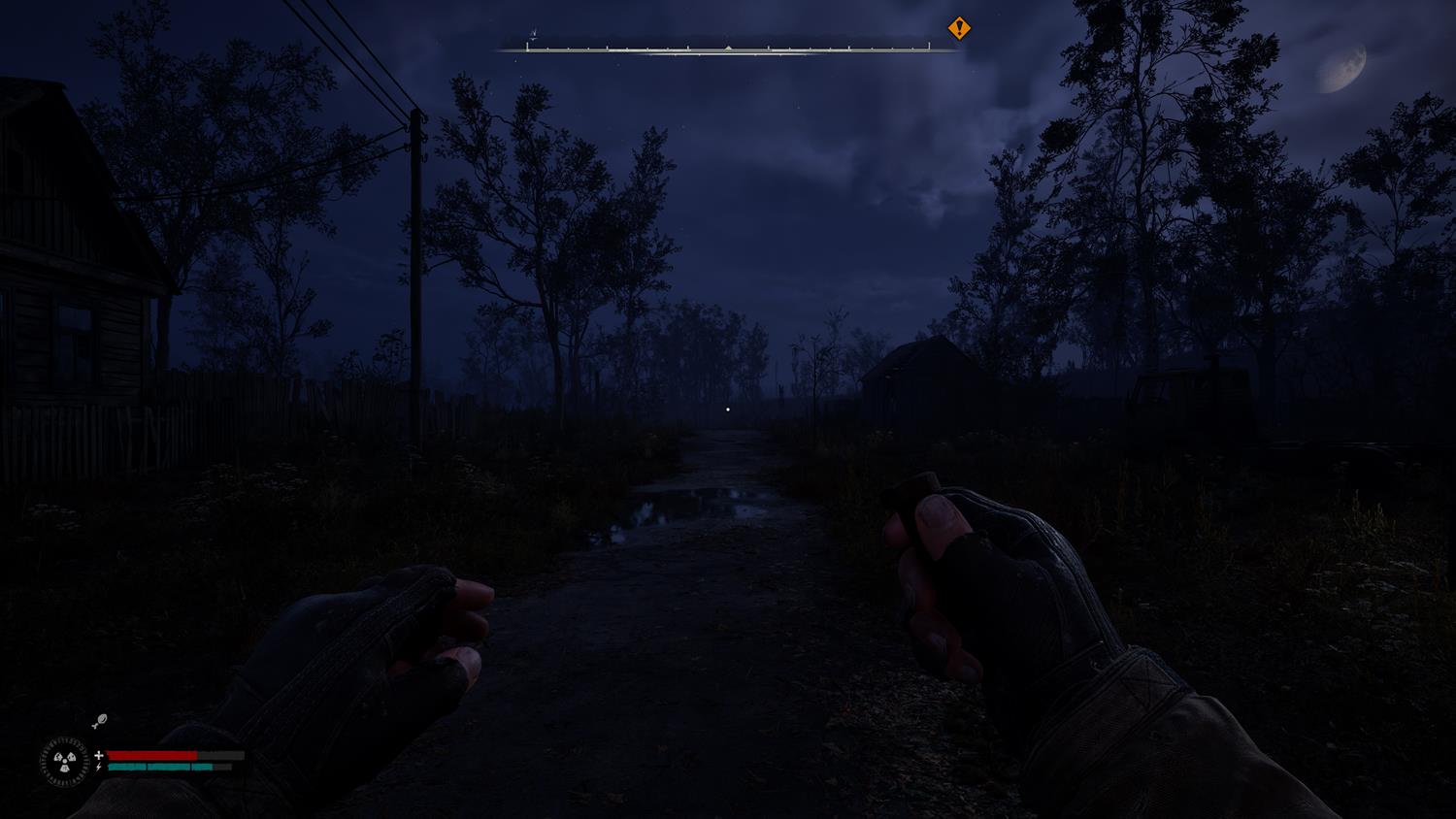Click the radiation trefoil indicator icon
1456x819 pixels.
tap(65, 761)
